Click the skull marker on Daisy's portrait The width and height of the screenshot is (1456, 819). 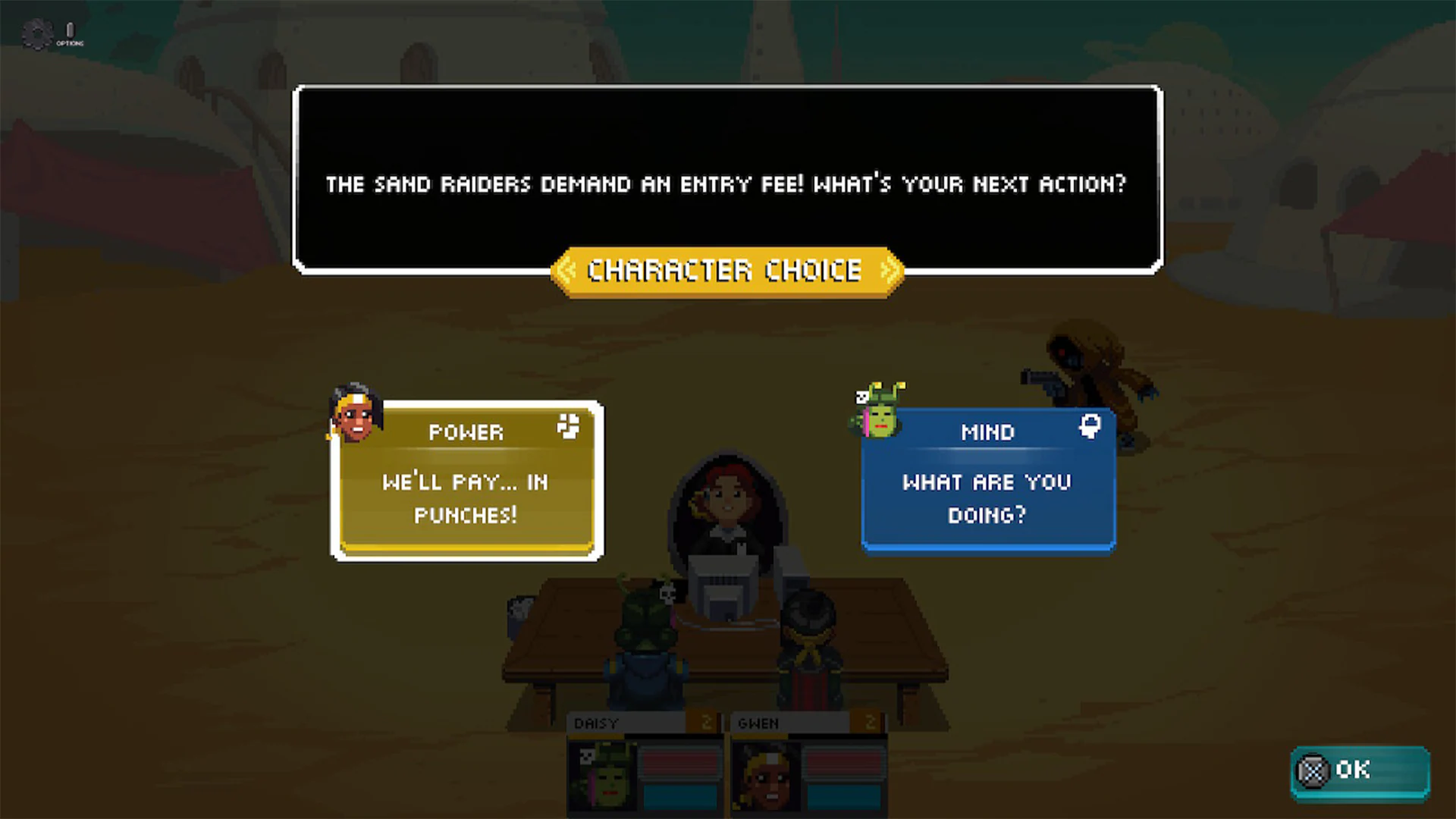tap(586, 755)
